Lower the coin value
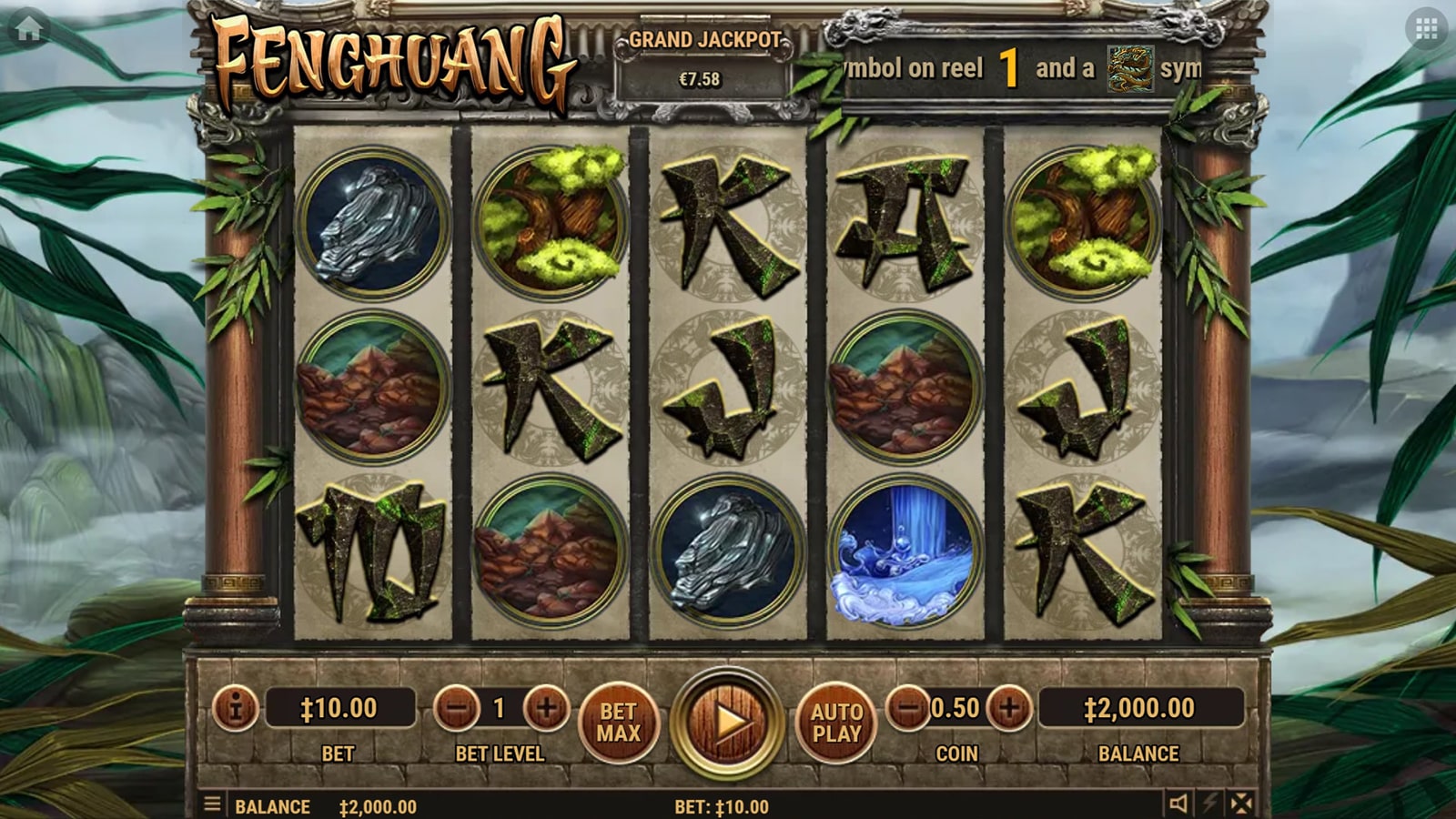The width and height of the screenshot is (1456, 819). pos(908,708)
